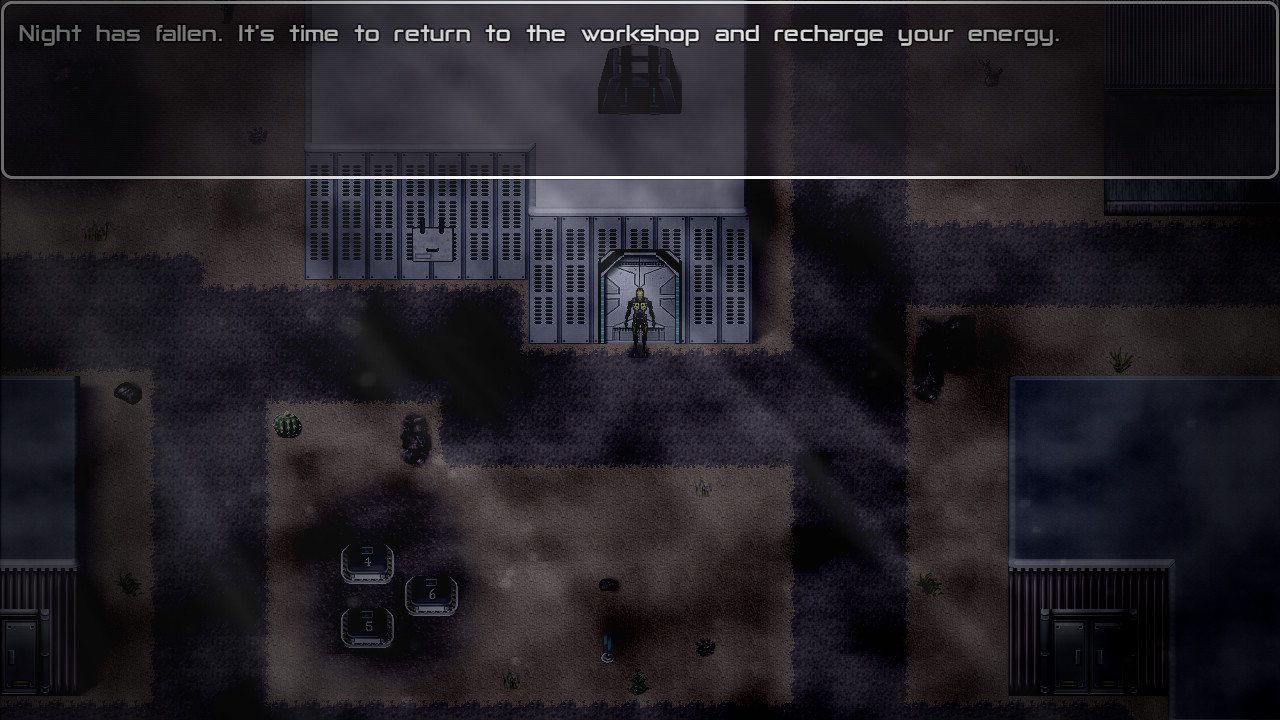
Task: Click the cactus plant in the courtyard
Action: point(285,424)
